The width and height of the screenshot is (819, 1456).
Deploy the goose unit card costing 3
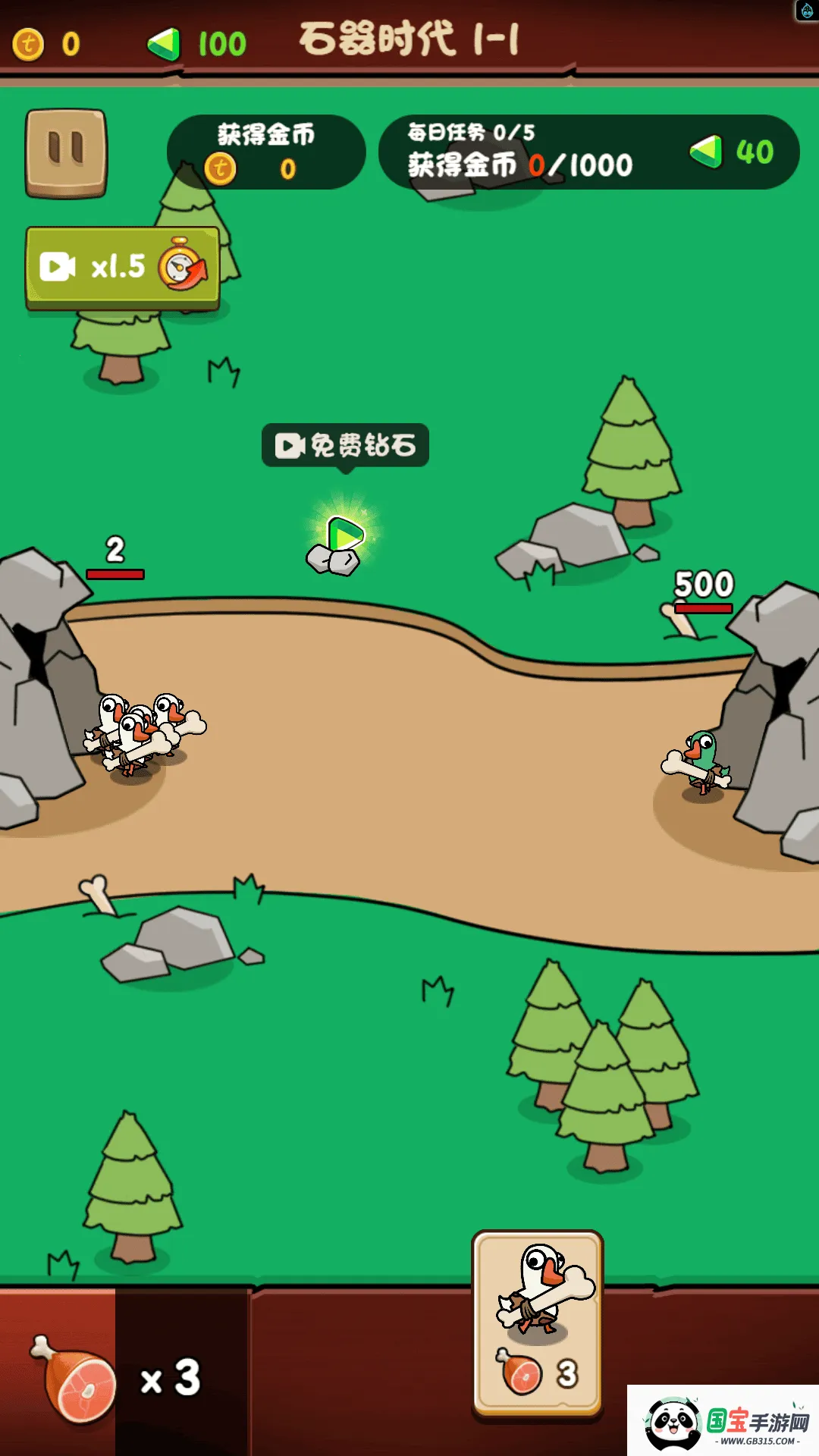pos(537,1321)
